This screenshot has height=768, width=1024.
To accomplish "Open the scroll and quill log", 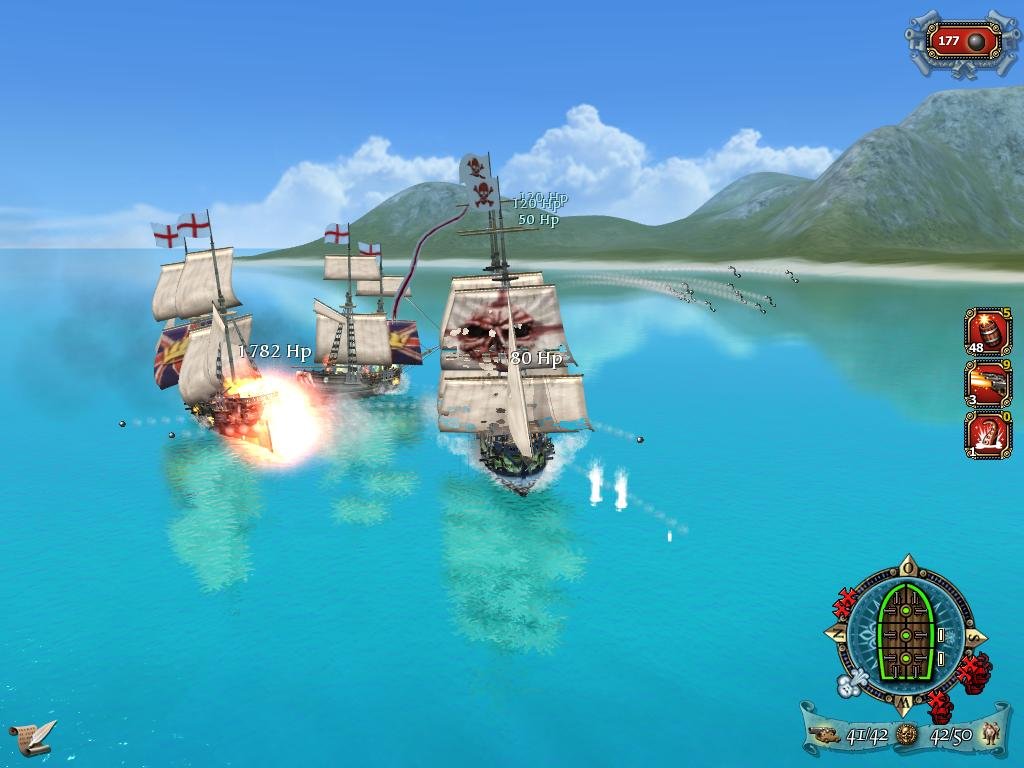I will [x=32, y=737].
